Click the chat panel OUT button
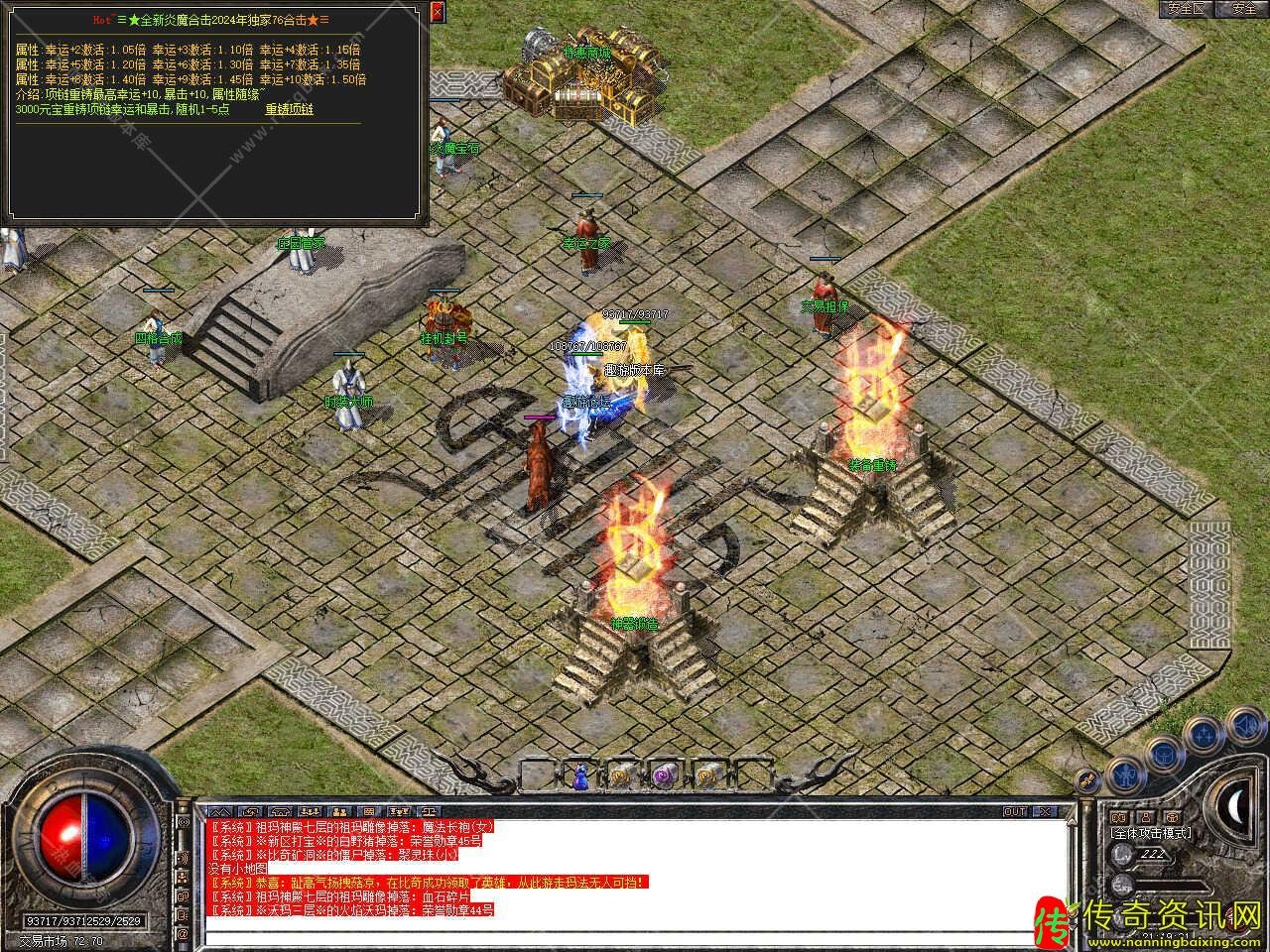 (x=1015, y=811)
